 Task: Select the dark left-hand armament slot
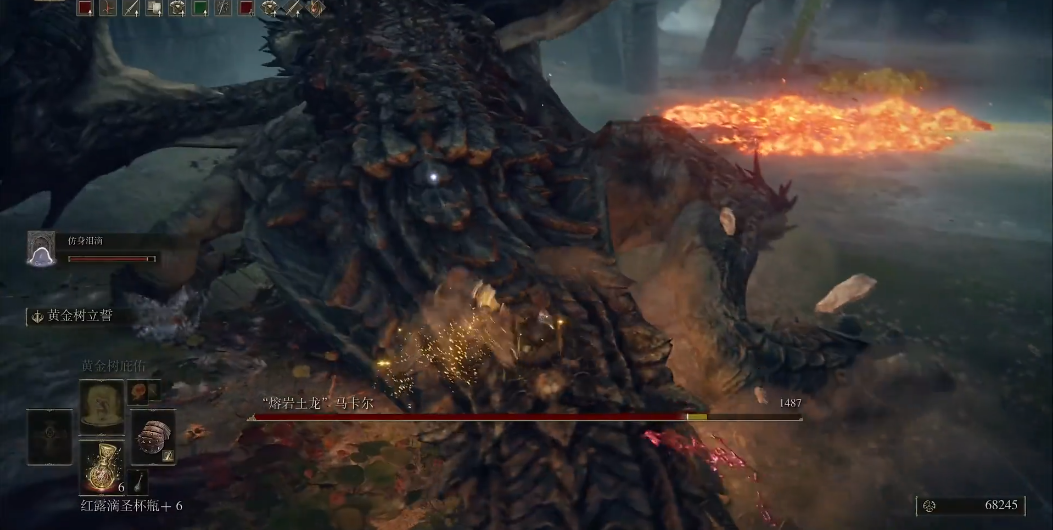(x=50, y=436)
